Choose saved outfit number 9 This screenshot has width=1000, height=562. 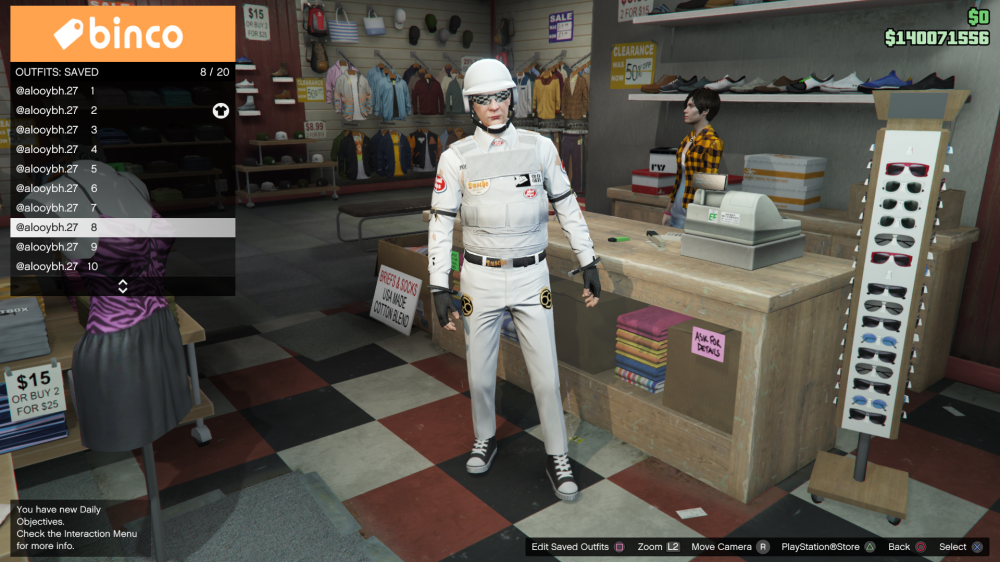122,247
